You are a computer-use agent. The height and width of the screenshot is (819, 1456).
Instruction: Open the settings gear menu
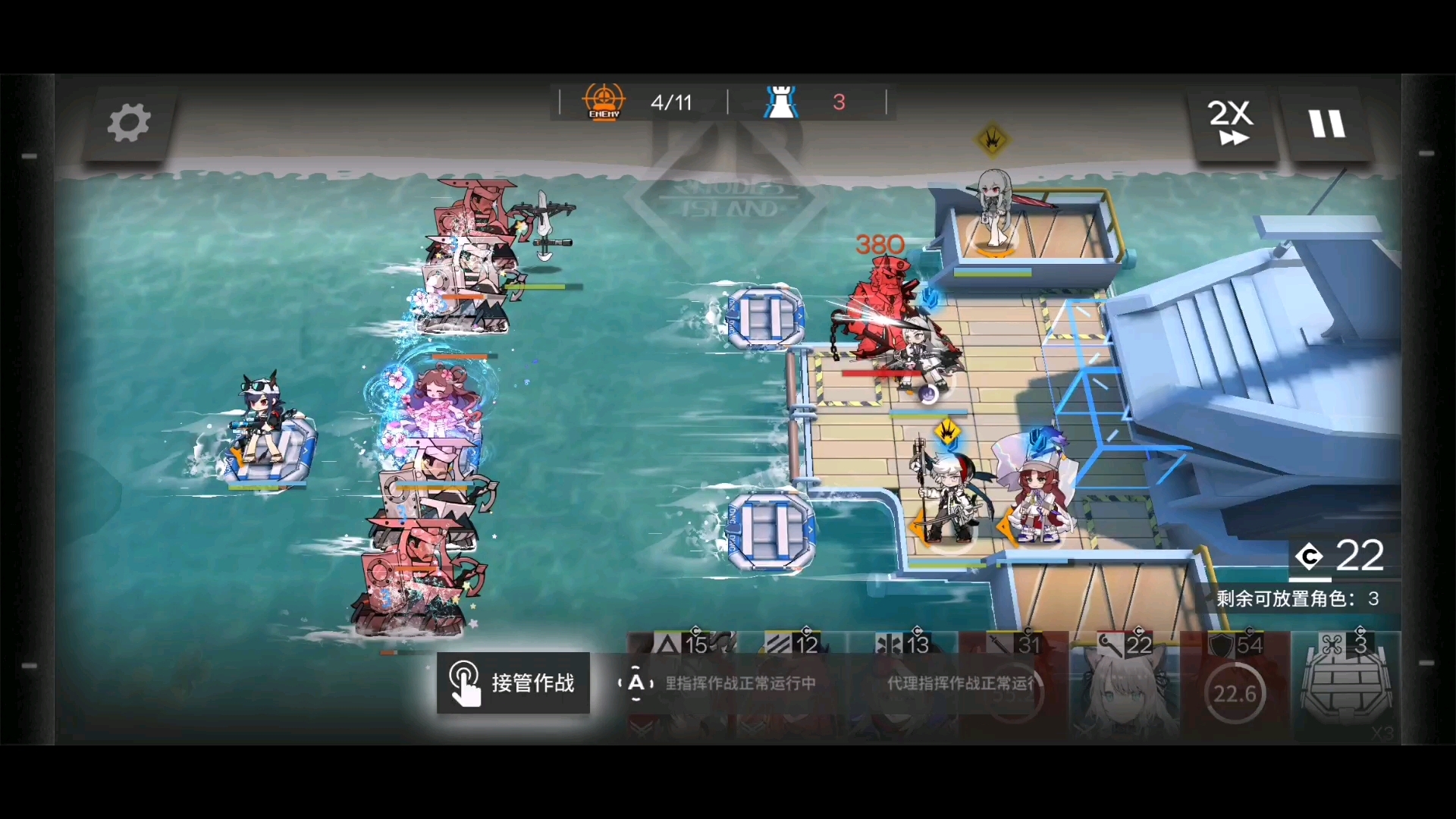click(128, 123)
